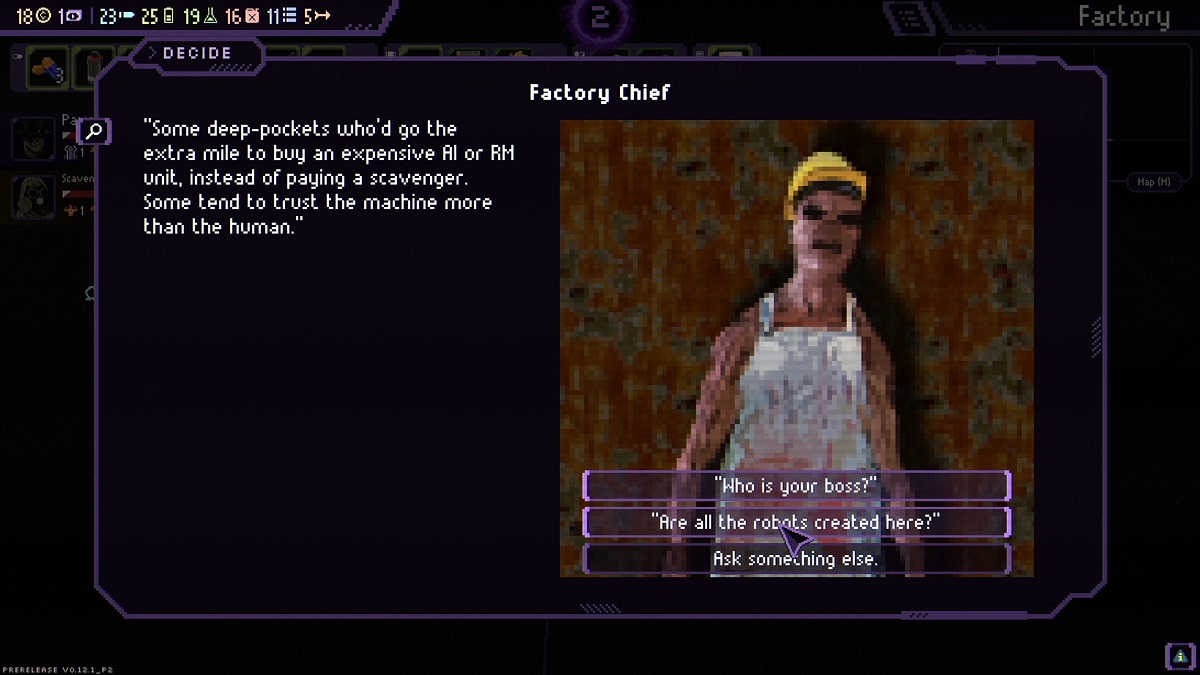Open the log list icon near Factory
Screen dimensions: 1200x675
pos(911,17)
